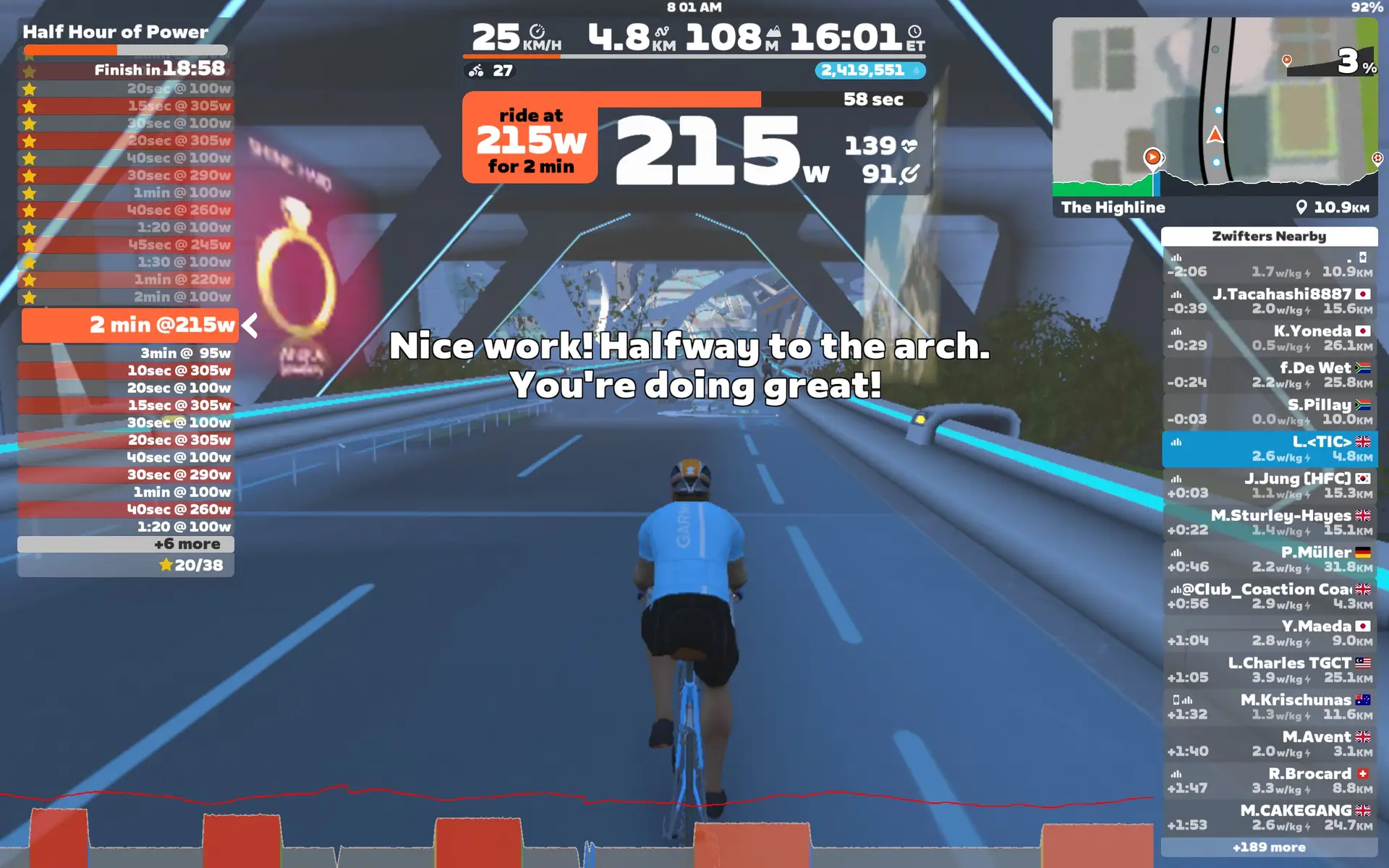Click the Zwifters Nearby header
The height and width of the screenshot is (868, 1389).
[1270, 237]
